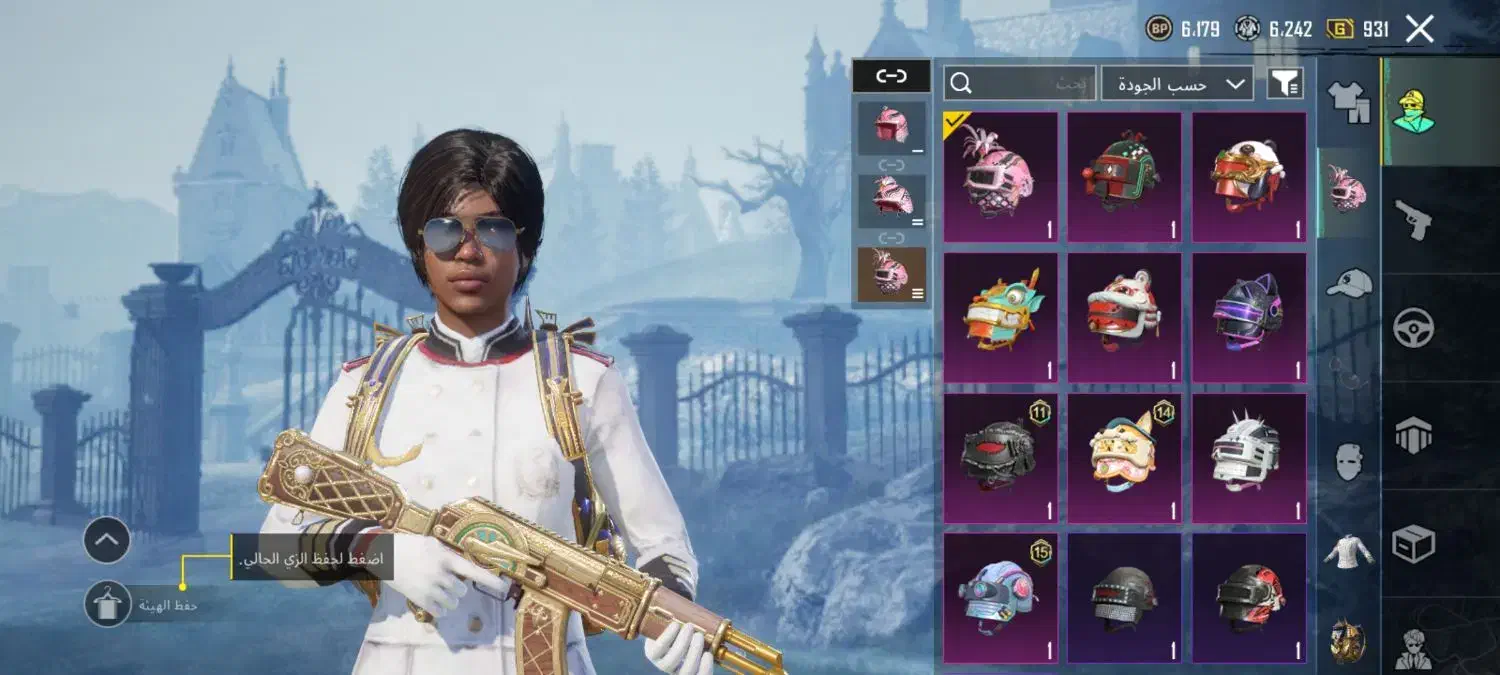This screenshot has width=1500, height=675.
Task: Select the yellow clown helmet marked 14
Action: tap(1124, 457)
